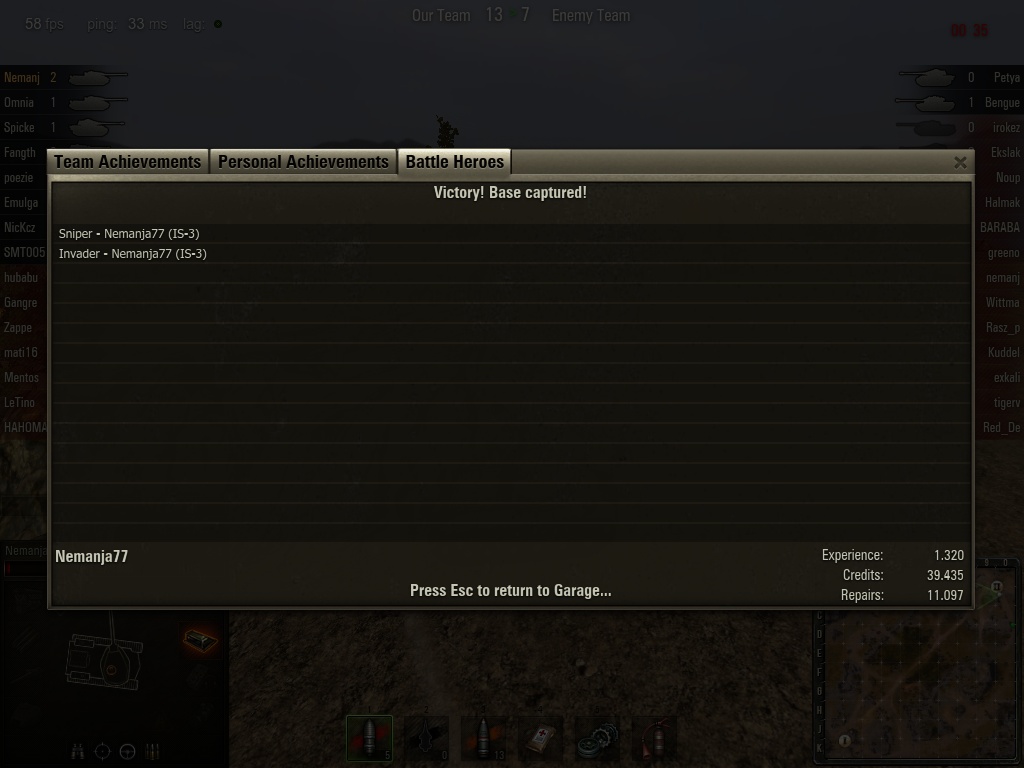Select the Sniper hero row
This screenshot has height=768, width=1024.
click(x=129, y=234)
